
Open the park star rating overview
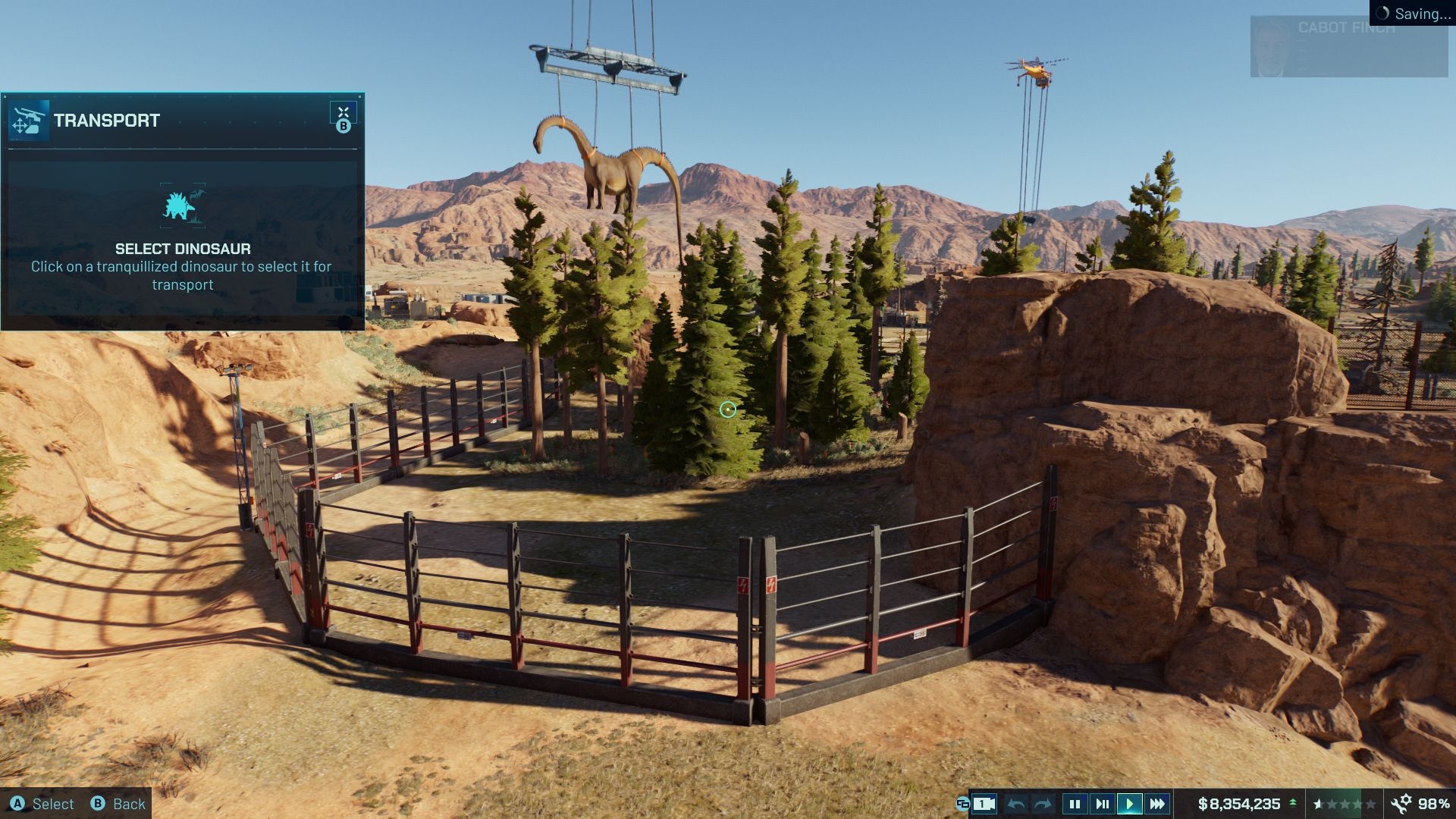coord(1345,804)
